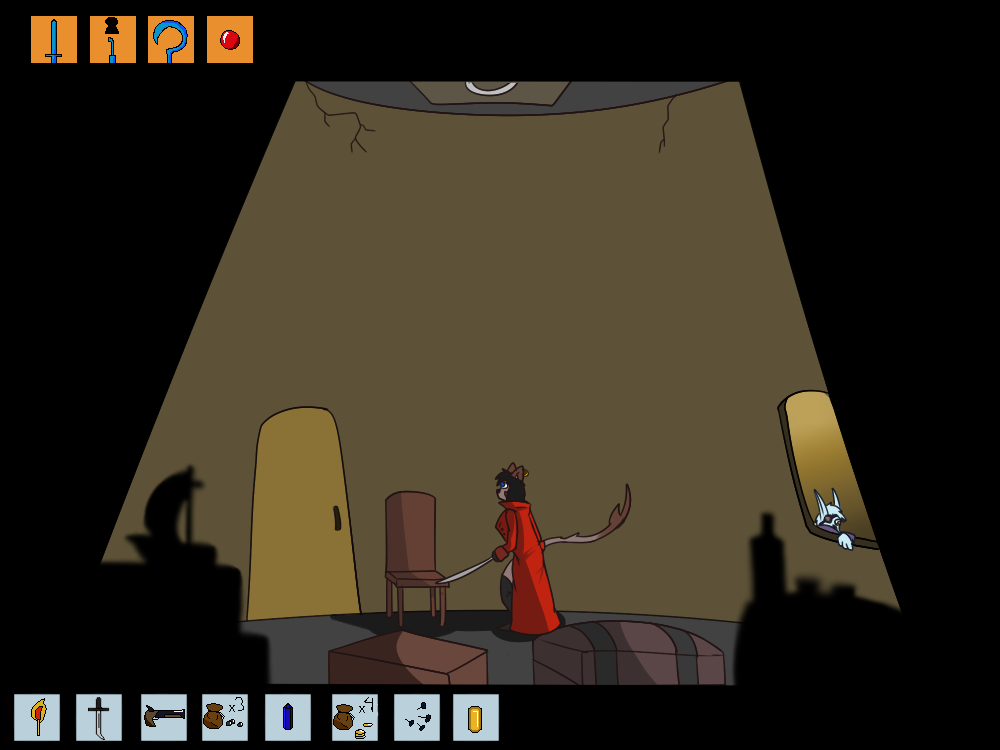This screenshot has height=750, width=1000.
Task: Select the lit torch inventory item
Action: pos(37,718)
